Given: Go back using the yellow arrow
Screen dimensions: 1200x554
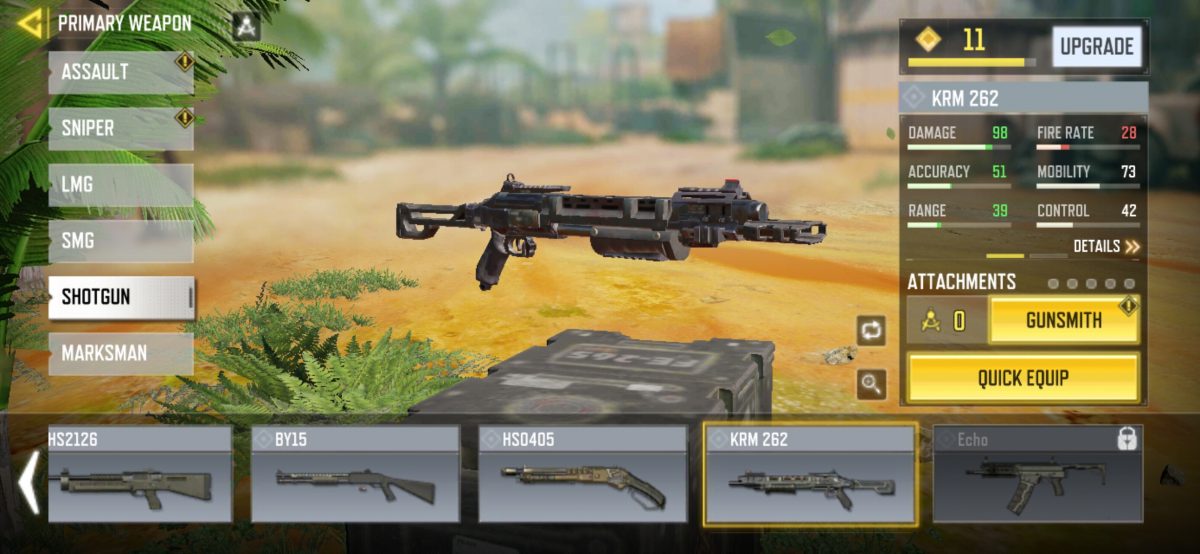Looking at the screenshot, I should 31,23.
